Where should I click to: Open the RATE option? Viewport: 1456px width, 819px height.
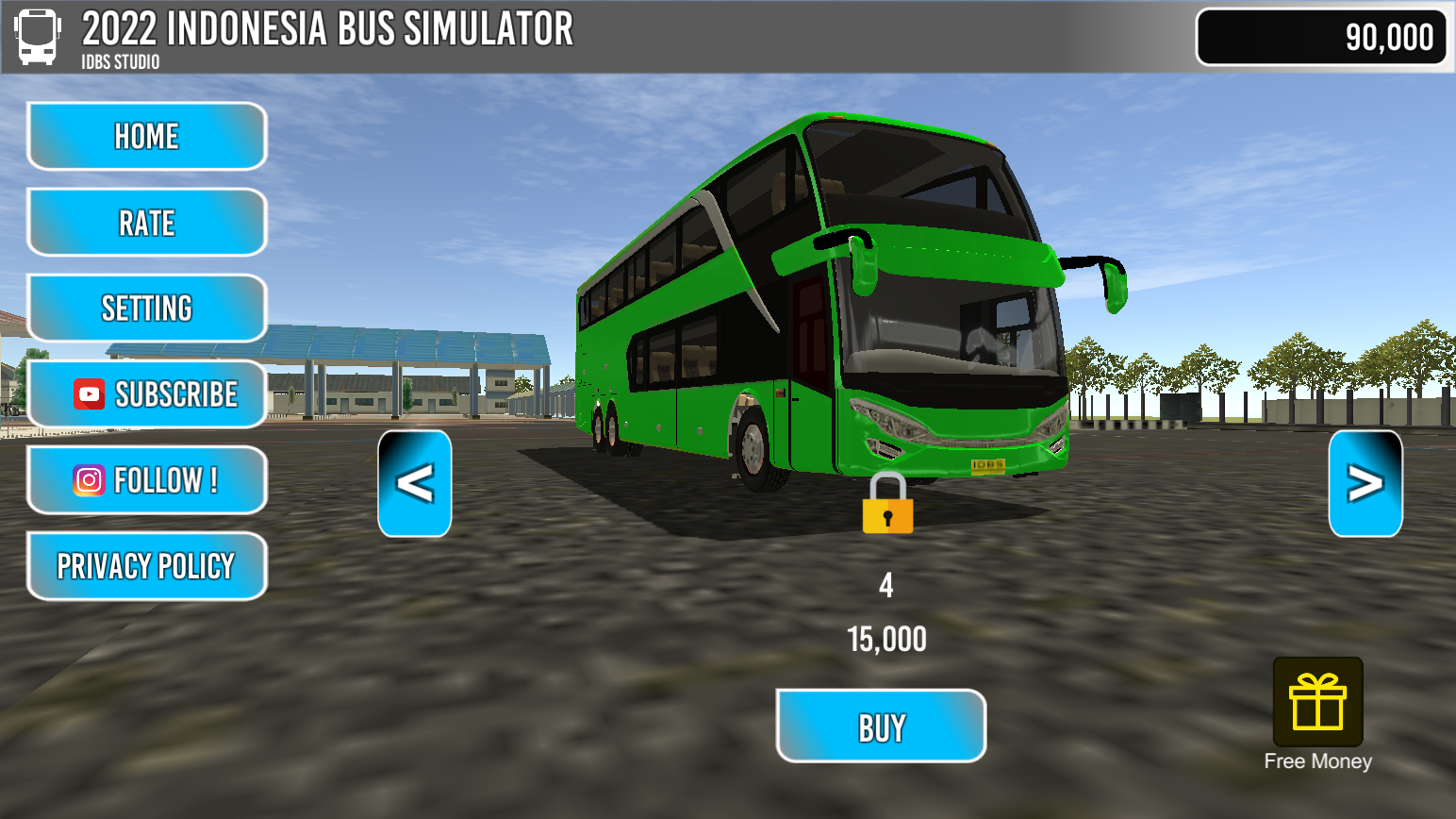pyautogui.click(x=147, y=223)
